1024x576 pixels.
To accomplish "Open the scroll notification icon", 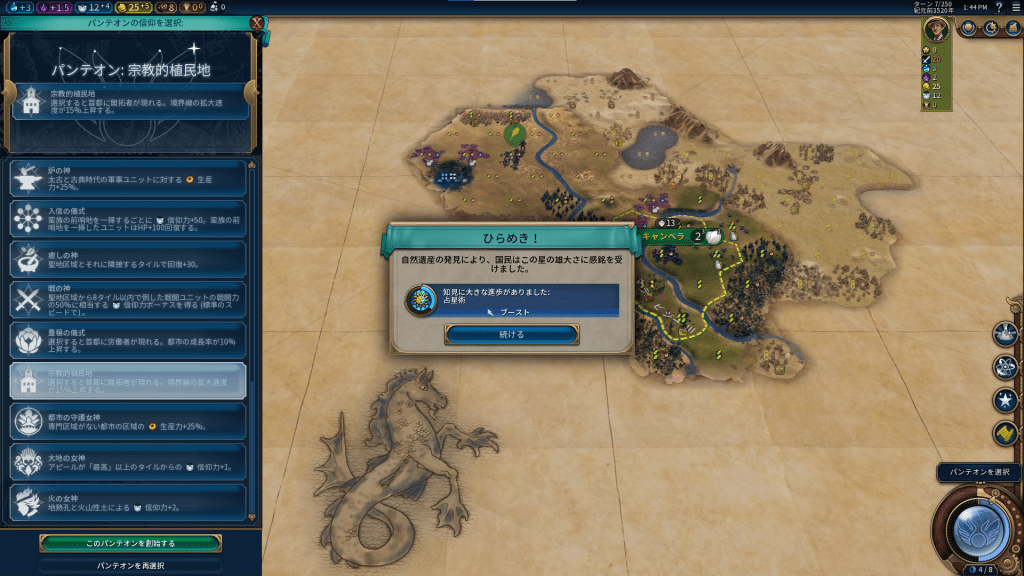I will 1005,434.
